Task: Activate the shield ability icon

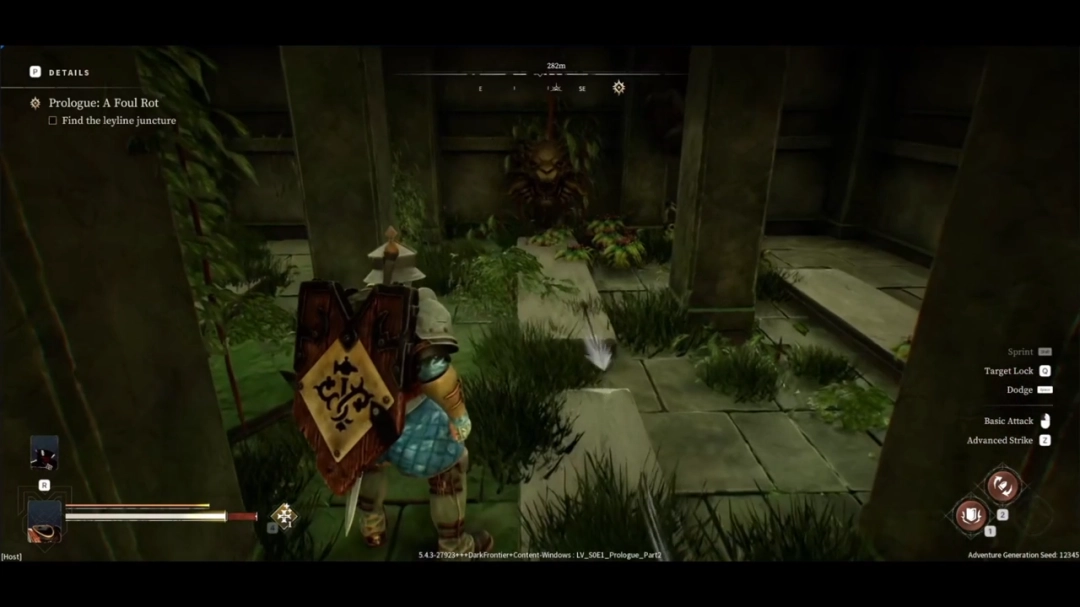Action: click(971, 515)
